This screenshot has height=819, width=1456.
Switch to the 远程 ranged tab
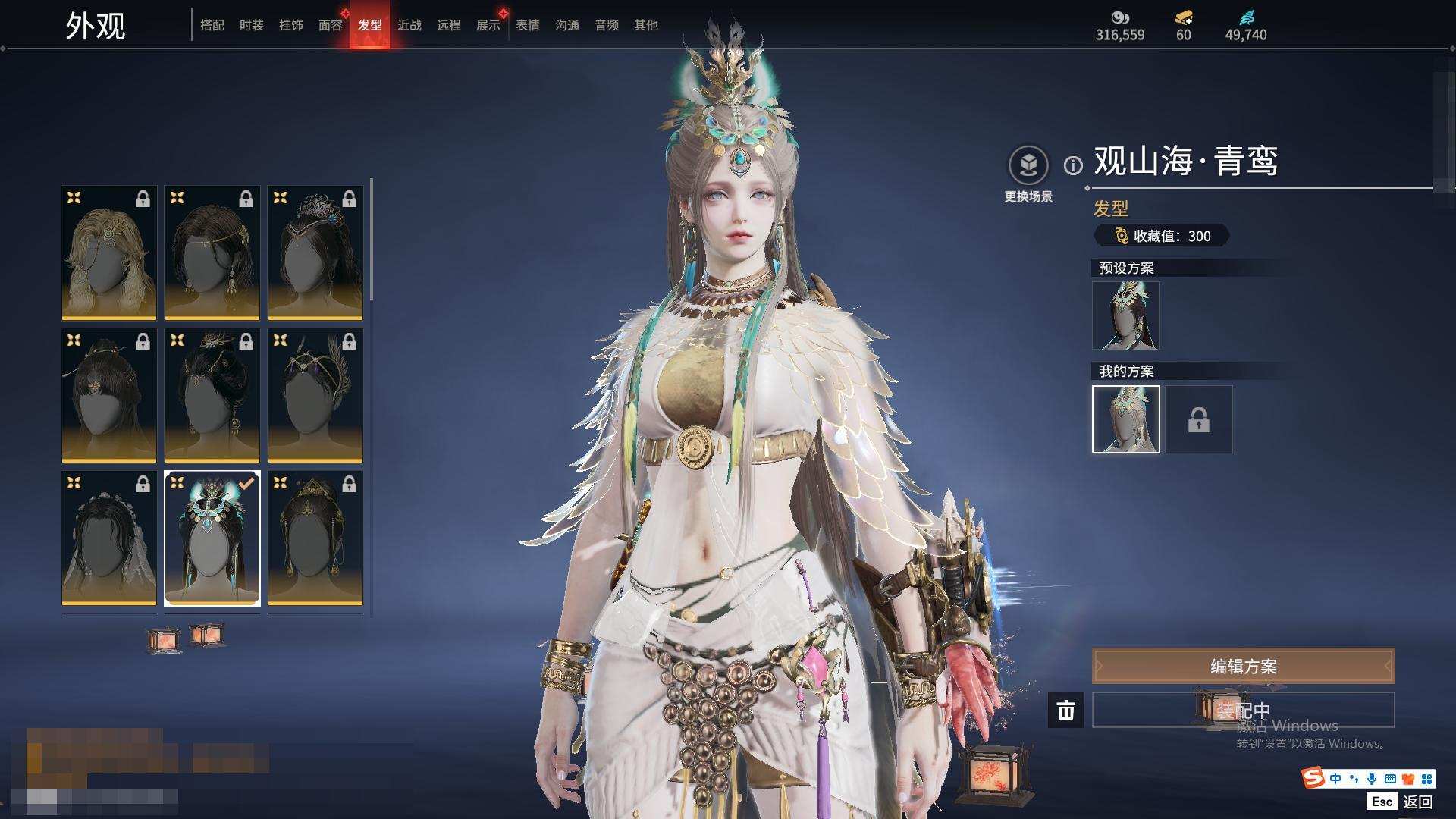449,25
